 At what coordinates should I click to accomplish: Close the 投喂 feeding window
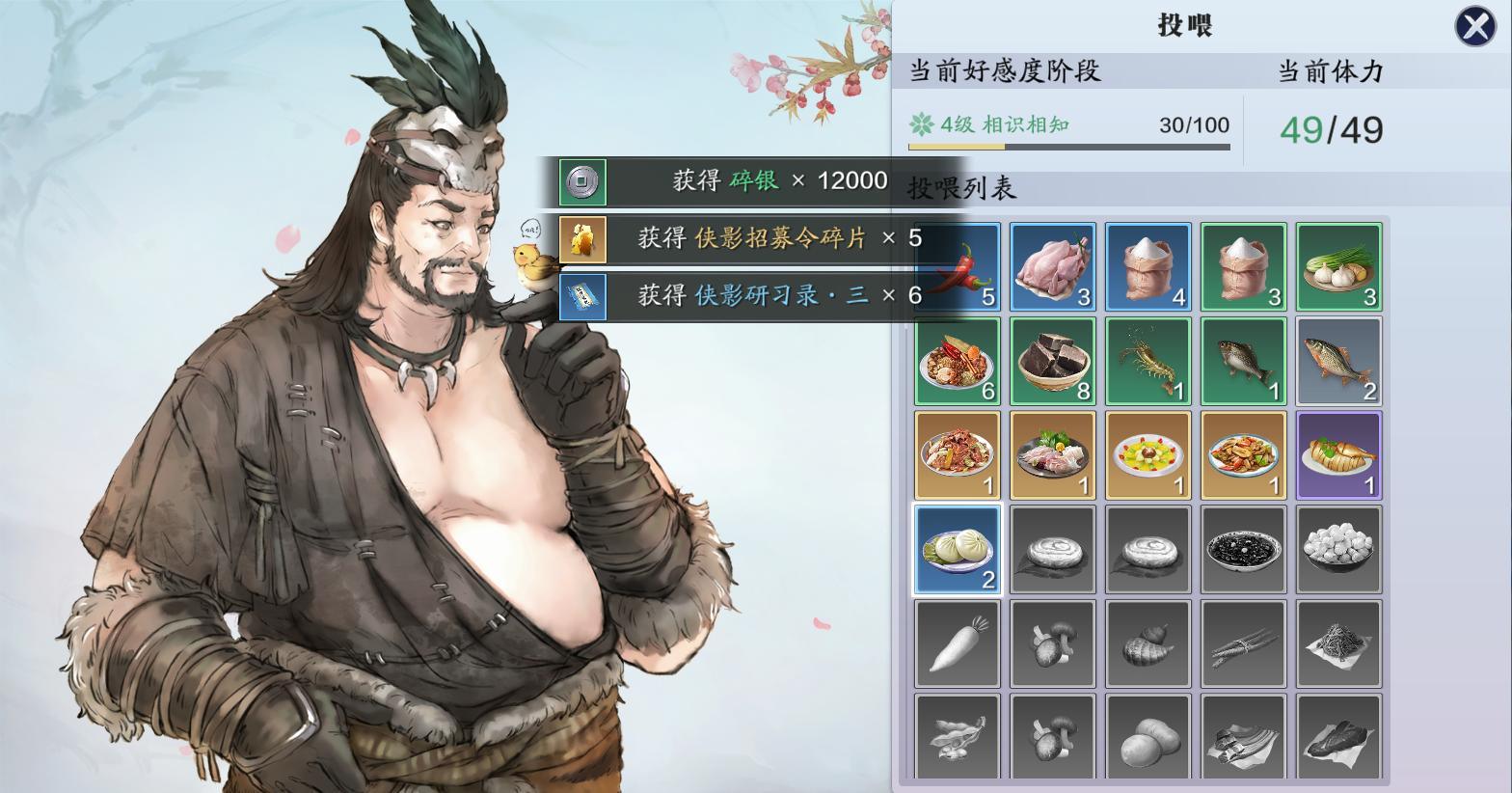click(1474, 26)
